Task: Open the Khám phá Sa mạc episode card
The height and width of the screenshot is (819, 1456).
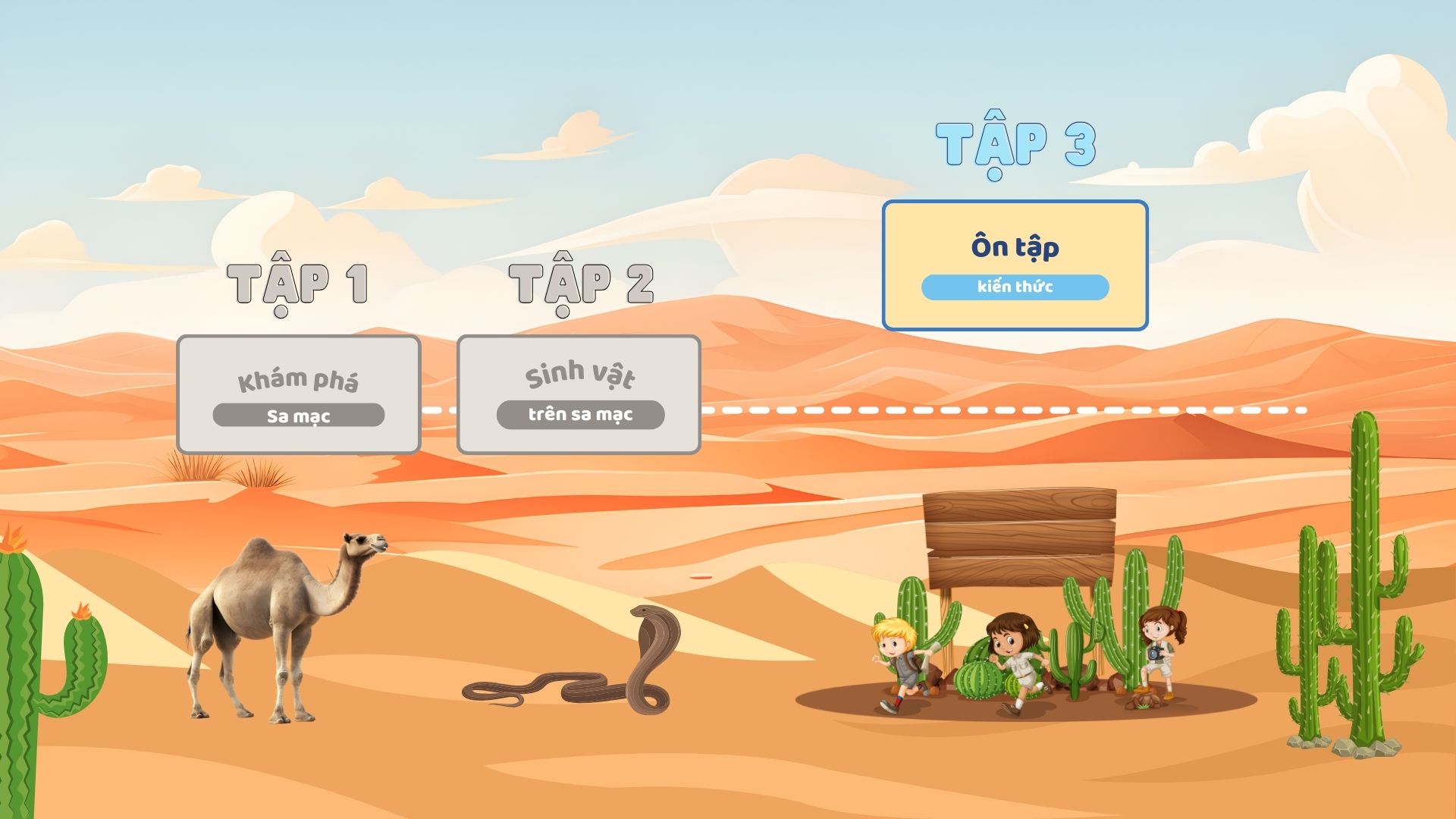Action: coord(298,394)
